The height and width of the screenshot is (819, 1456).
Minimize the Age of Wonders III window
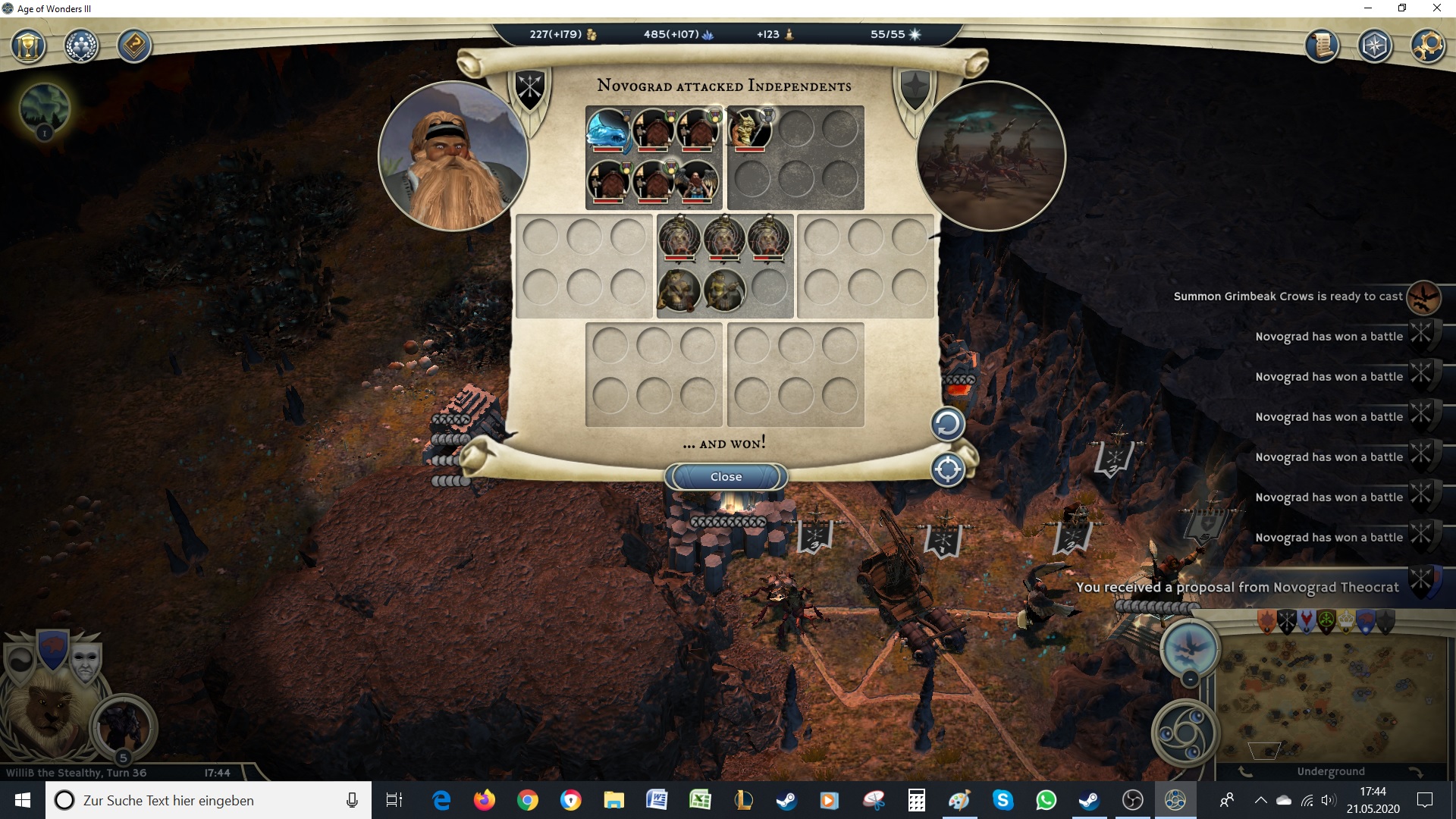[1368, 8]
